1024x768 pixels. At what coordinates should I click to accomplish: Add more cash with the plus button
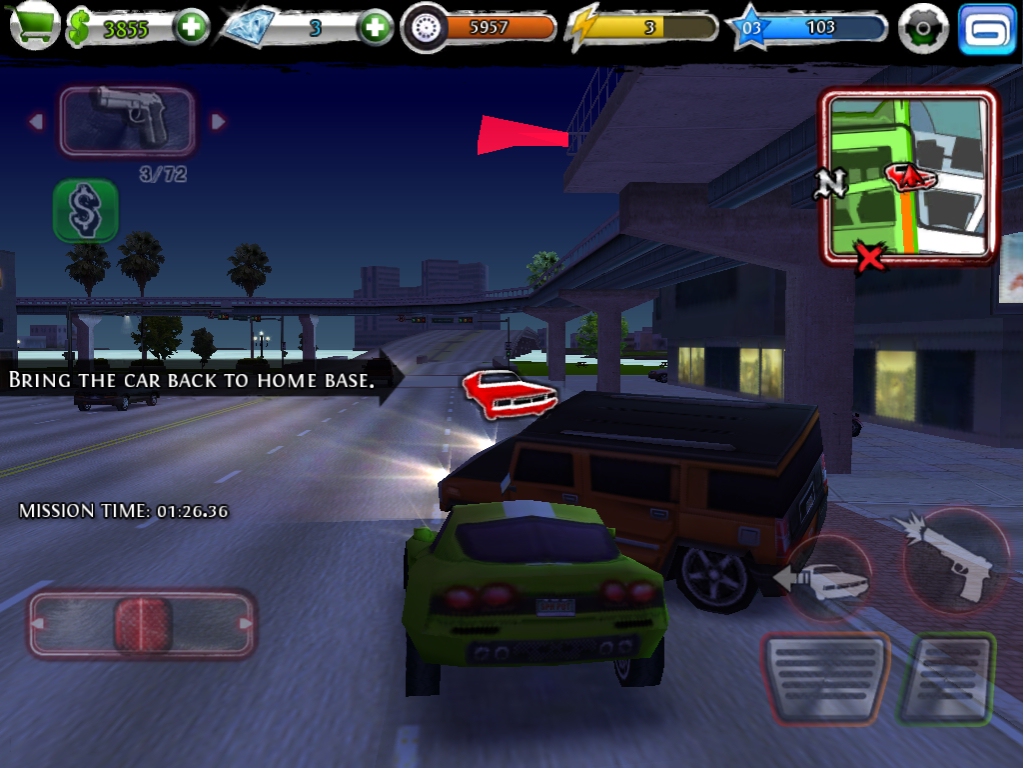click(x=191, y=27)
